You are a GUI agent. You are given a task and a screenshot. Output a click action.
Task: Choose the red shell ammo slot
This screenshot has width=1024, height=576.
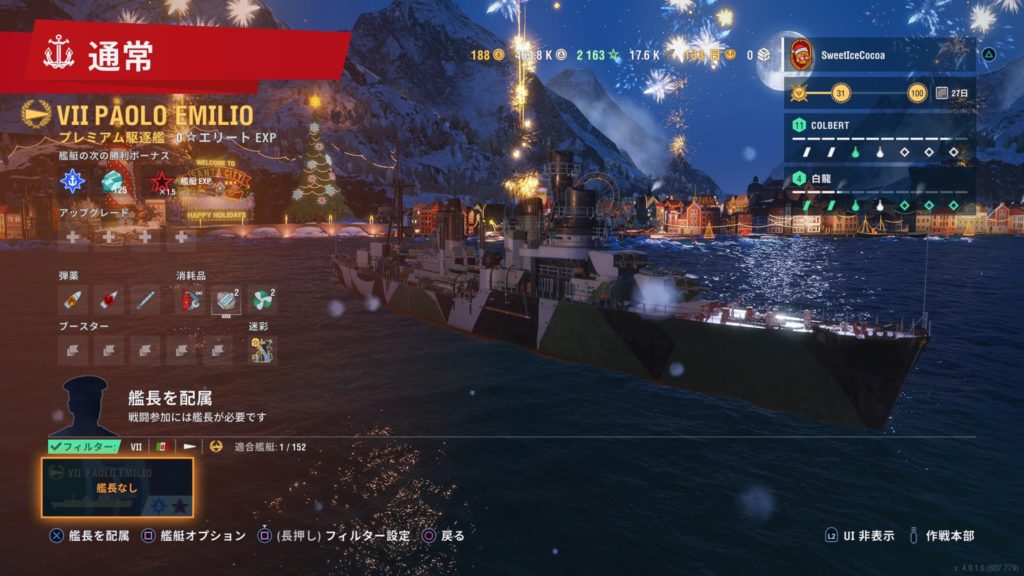coord(109,298)
